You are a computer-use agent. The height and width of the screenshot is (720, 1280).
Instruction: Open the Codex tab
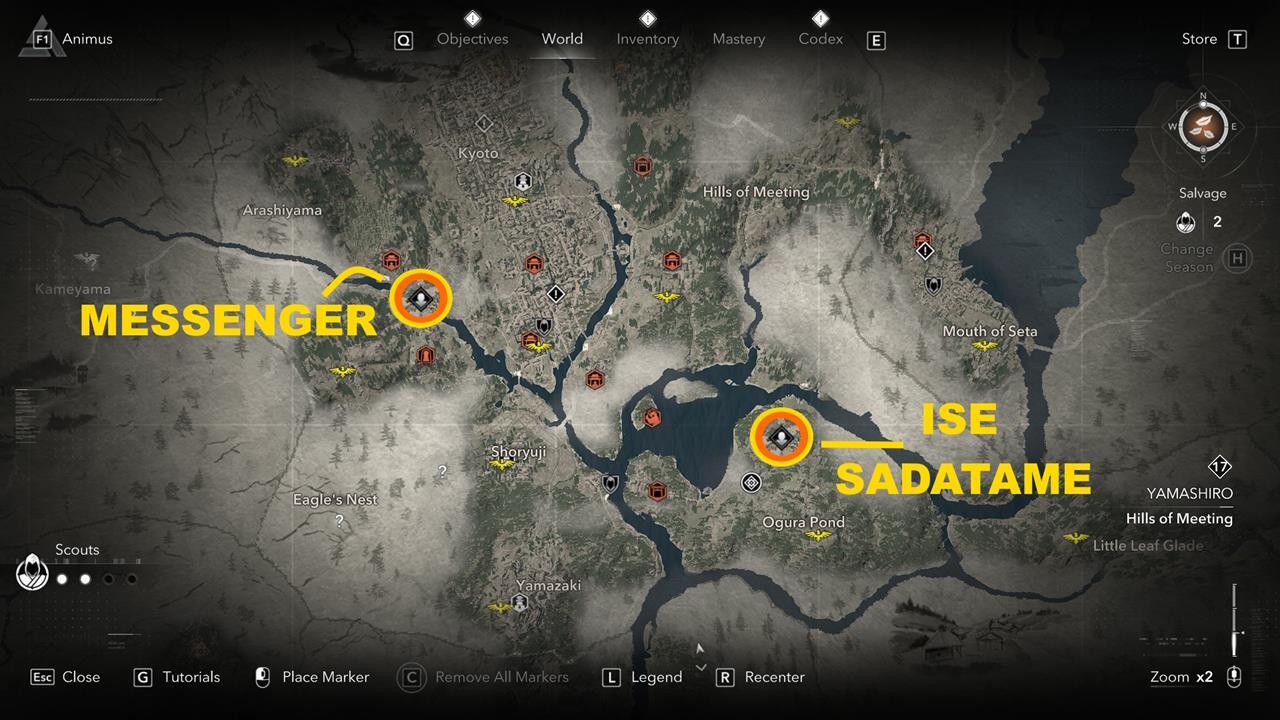[x=820, y=39]
